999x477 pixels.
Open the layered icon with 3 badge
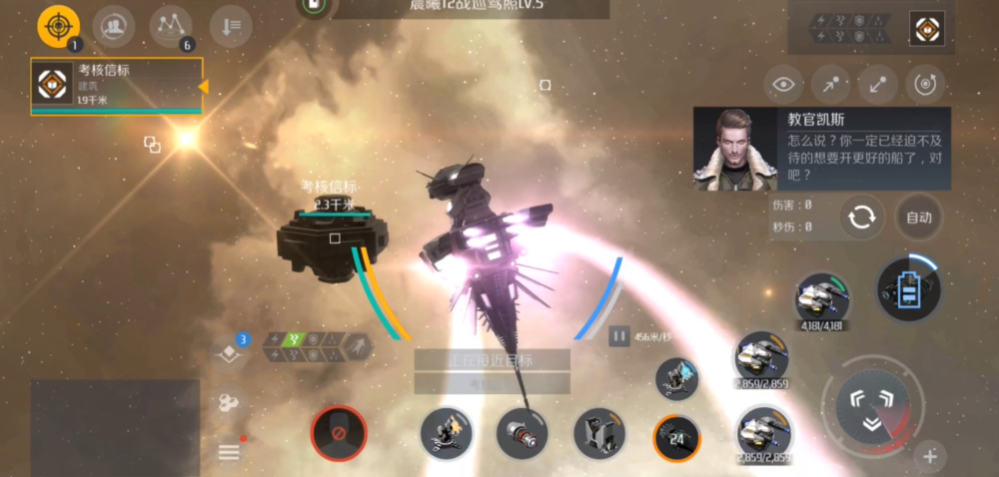229,353
